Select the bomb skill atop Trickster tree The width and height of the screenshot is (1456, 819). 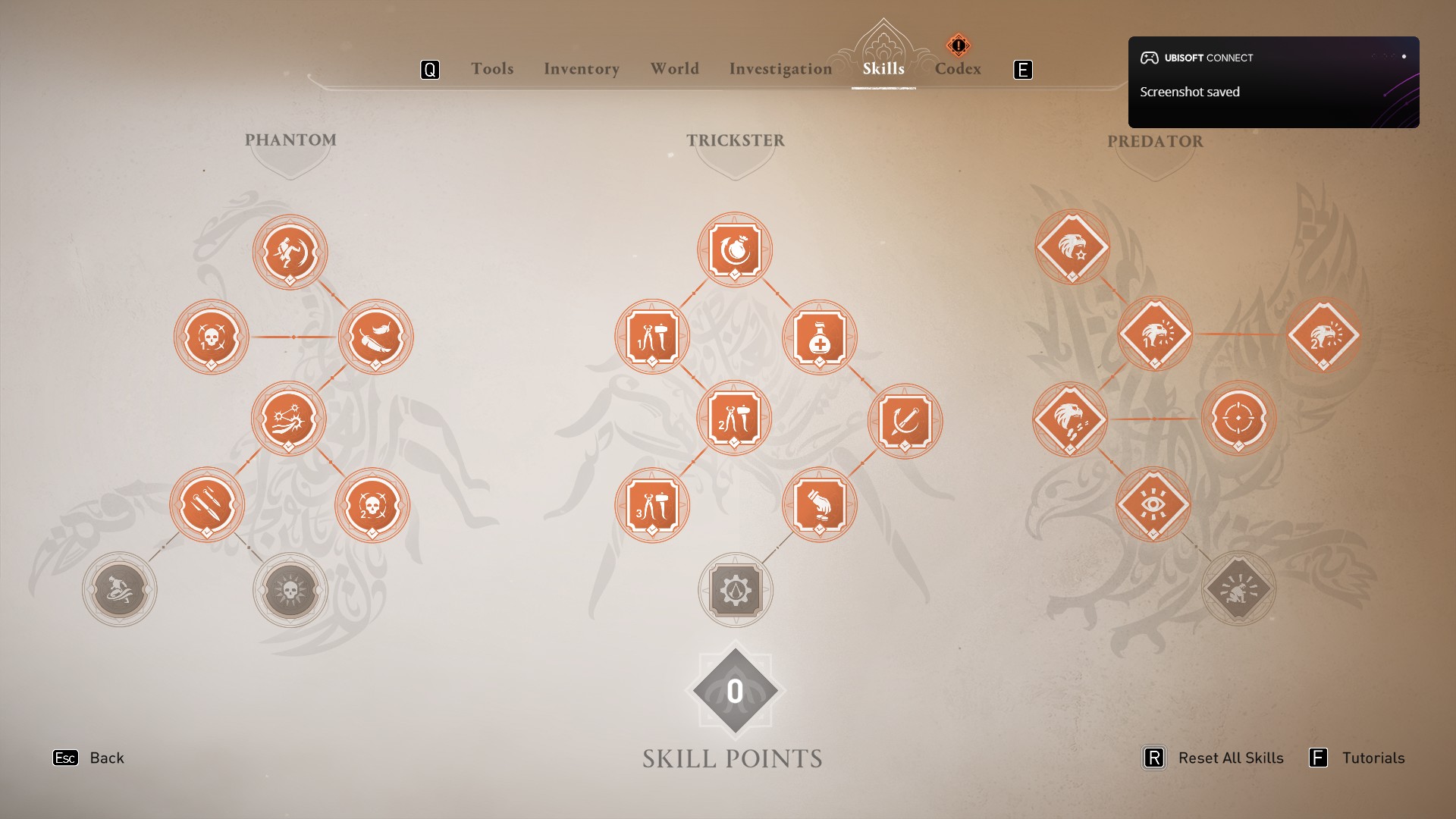[x=735, y=249]
